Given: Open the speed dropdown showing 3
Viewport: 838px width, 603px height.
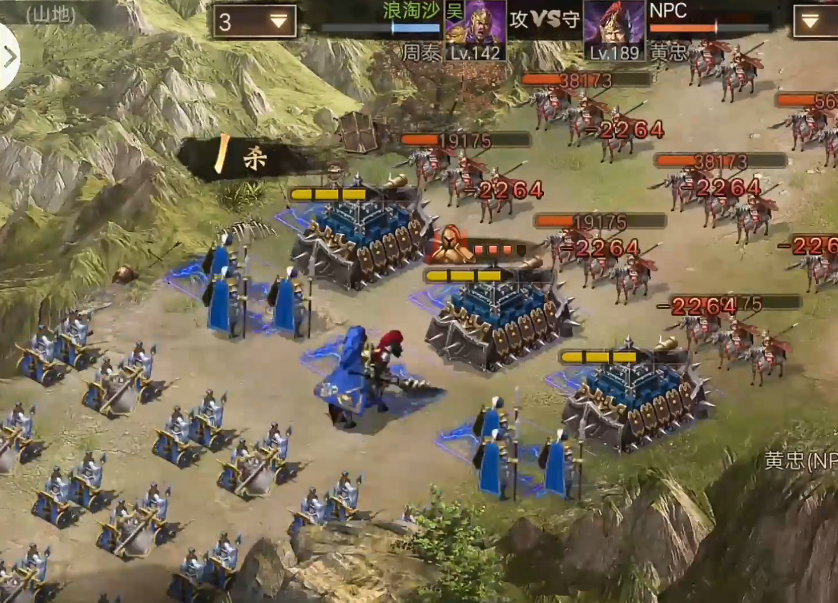Looking at the screenshot, I should [254, 21].
